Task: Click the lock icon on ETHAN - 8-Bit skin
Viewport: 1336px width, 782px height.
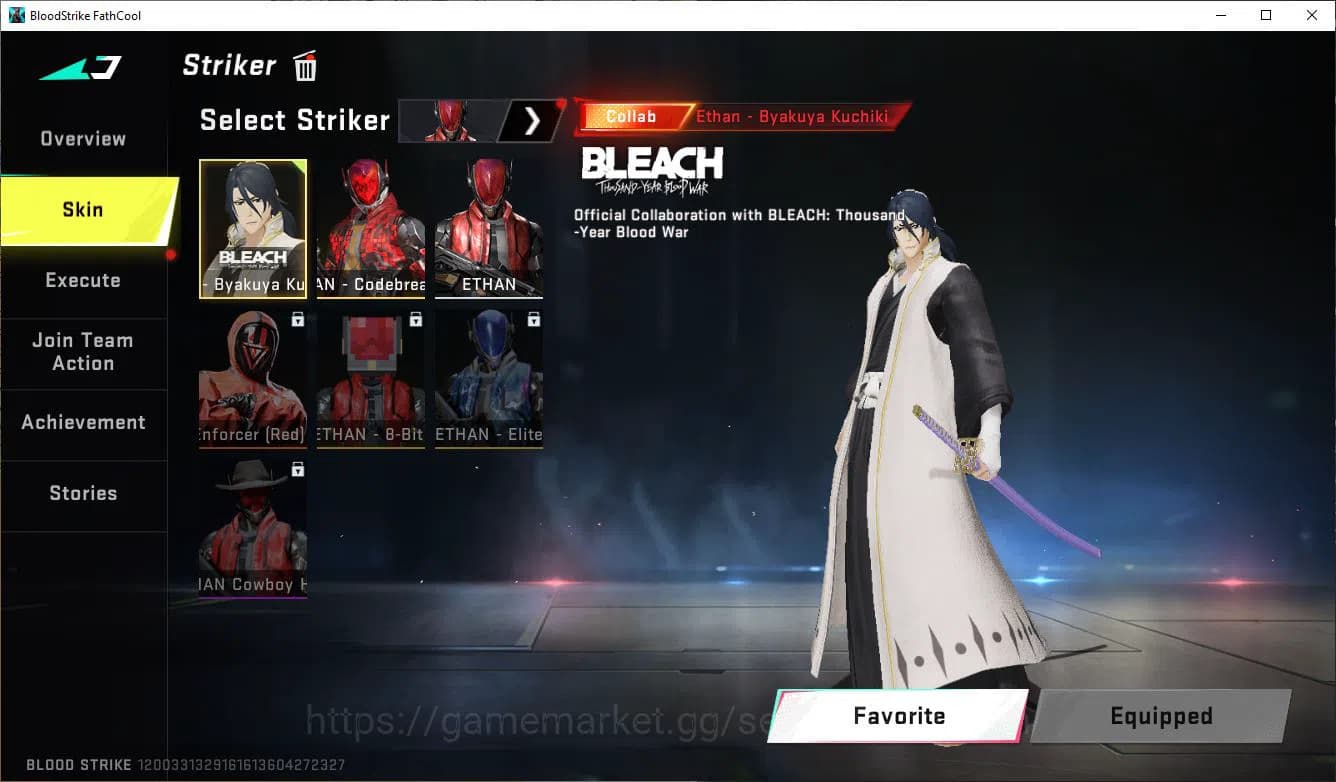Action: pyautogui.click(x=414, y=318)
